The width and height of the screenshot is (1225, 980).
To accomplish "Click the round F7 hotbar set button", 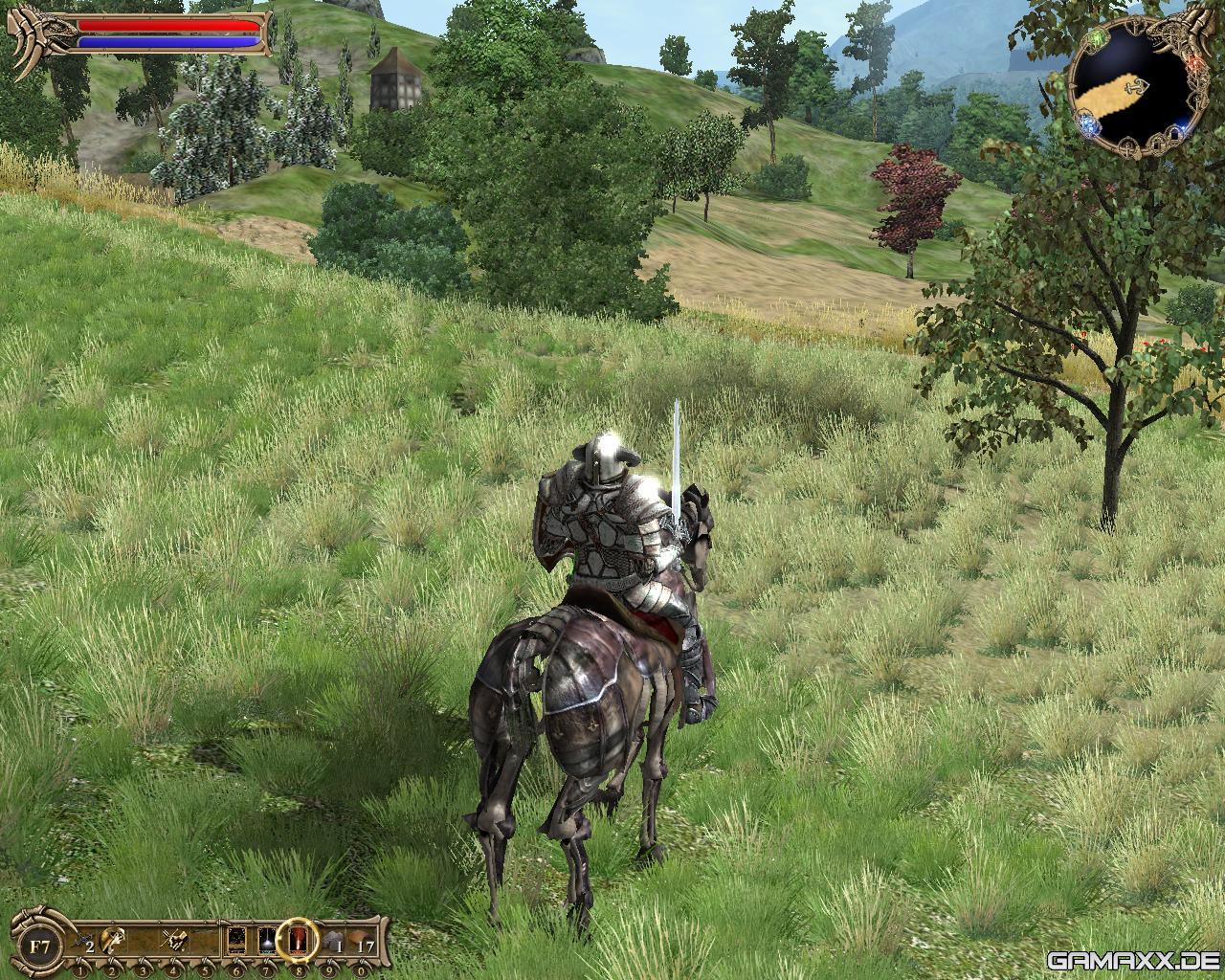I will point(38,945).
